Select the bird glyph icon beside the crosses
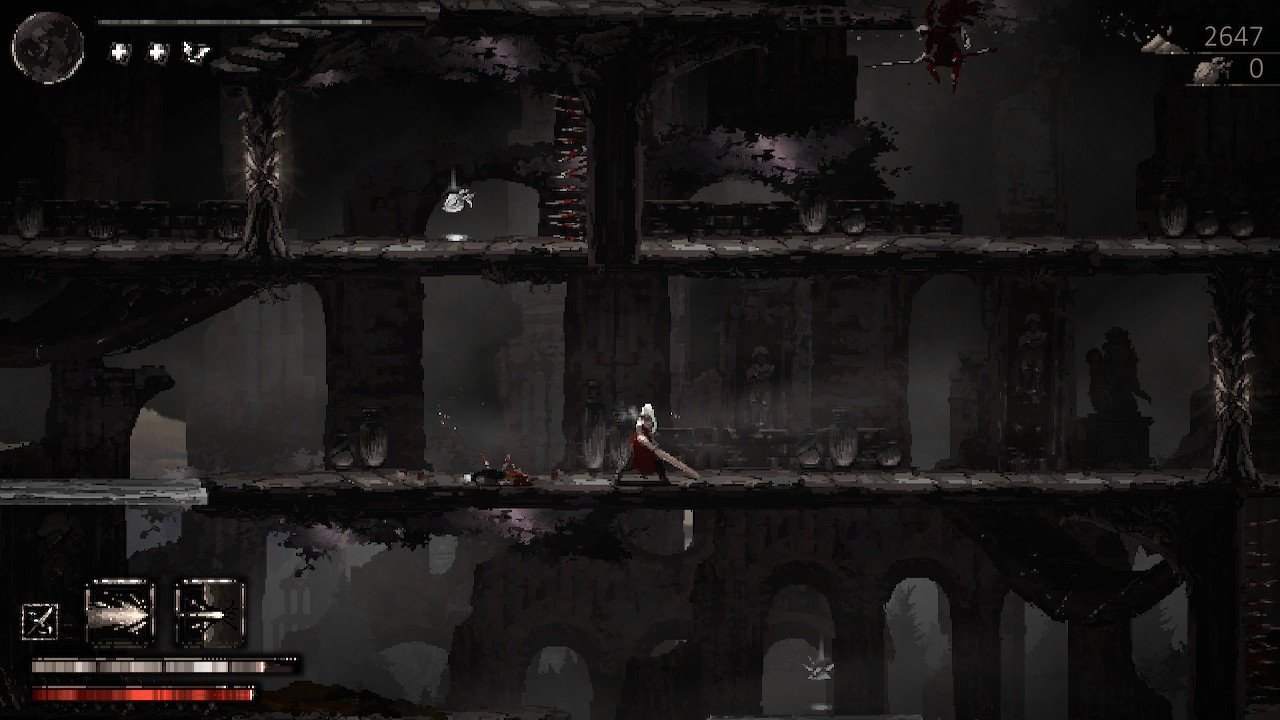Image resolution: width=1280 pixels, height=720 pixels. click(x=194, y=52)
